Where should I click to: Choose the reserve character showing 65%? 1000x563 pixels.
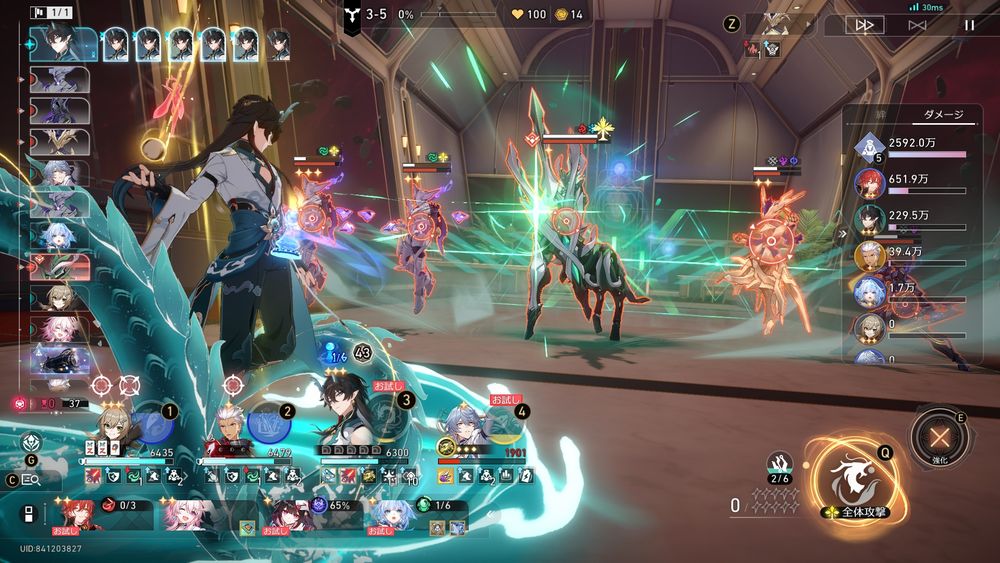[288, 513]
